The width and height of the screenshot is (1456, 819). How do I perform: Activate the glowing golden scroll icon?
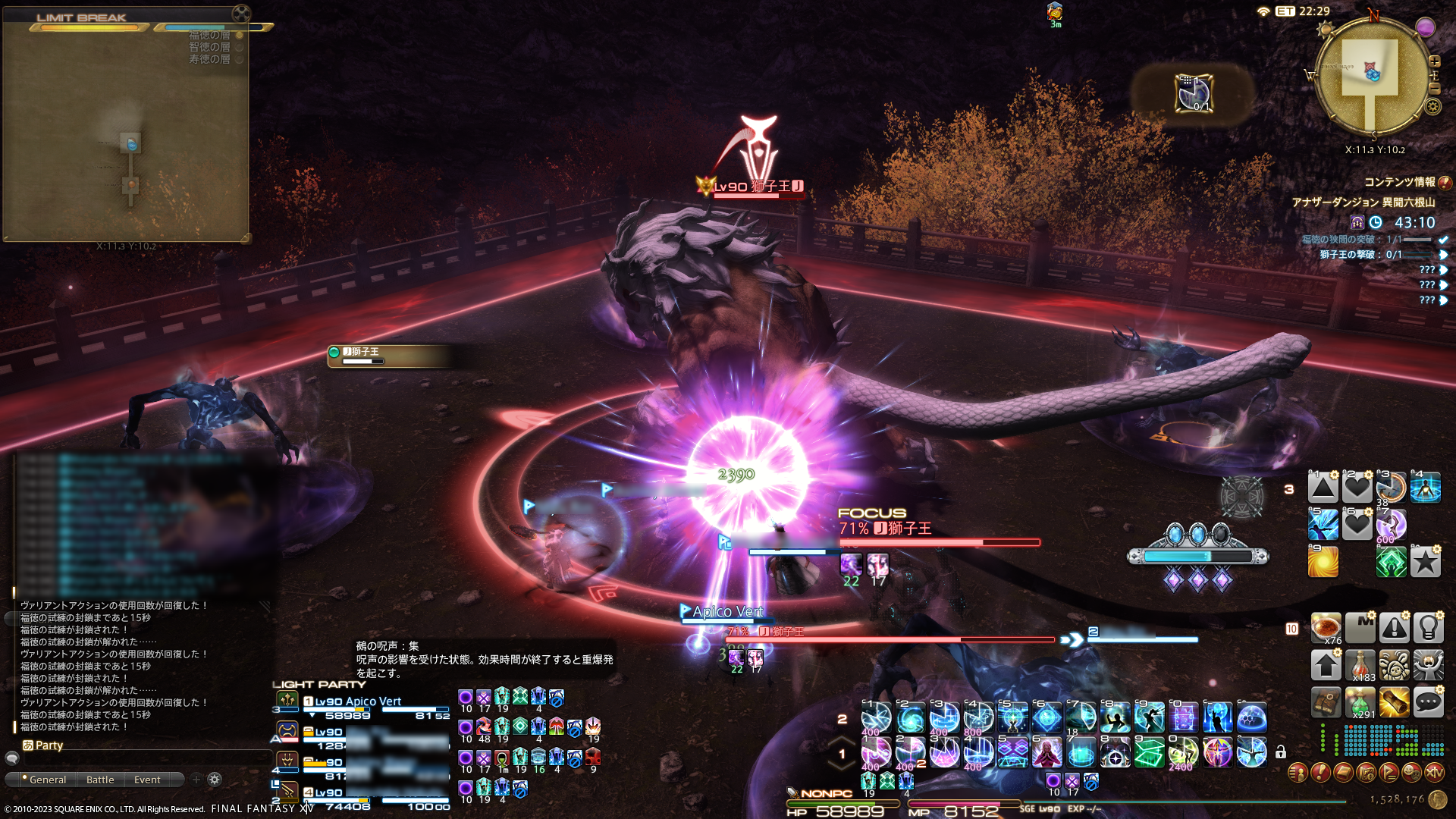(1394, 703)
